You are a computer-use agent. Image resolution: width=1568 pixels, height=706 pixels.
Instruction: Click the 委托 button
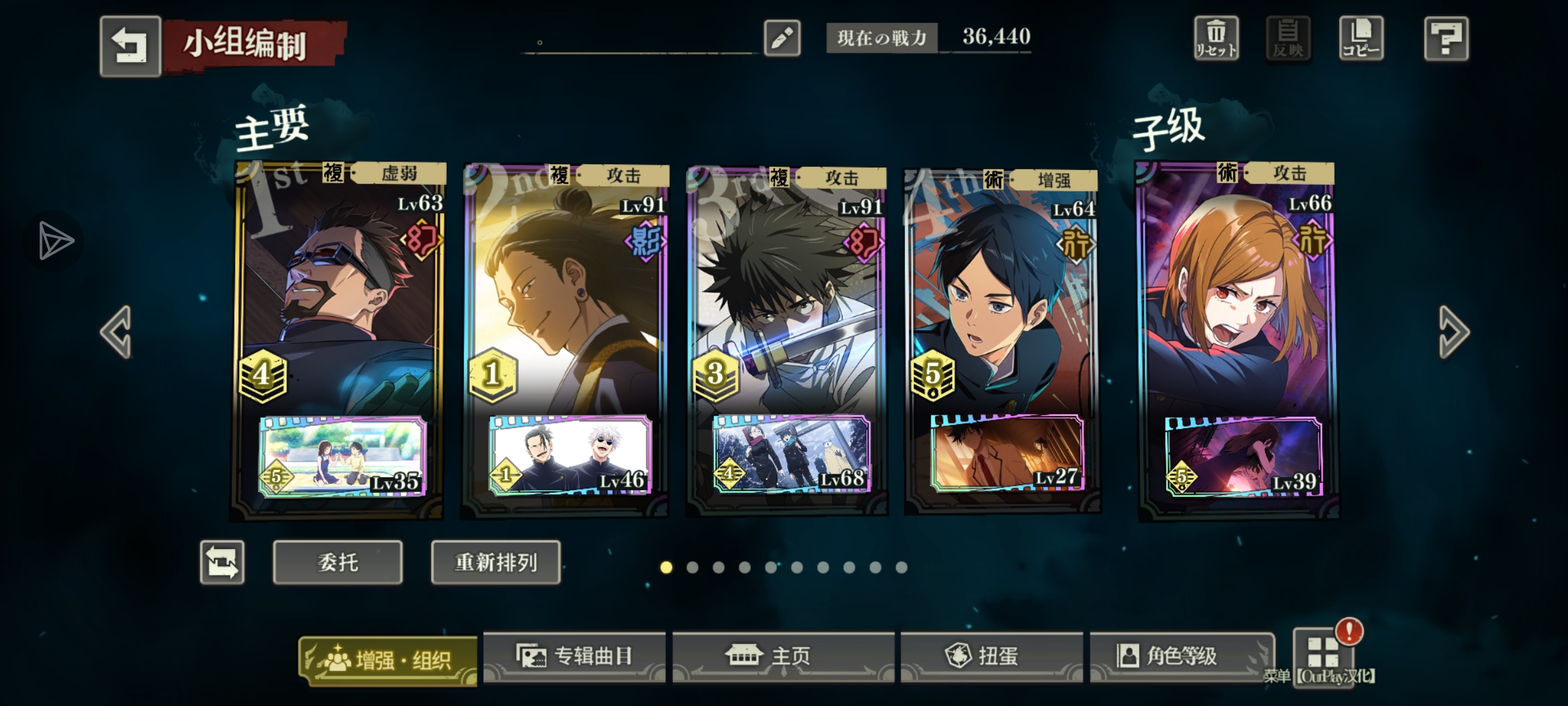pyautogui.click(x=337, y=562)
